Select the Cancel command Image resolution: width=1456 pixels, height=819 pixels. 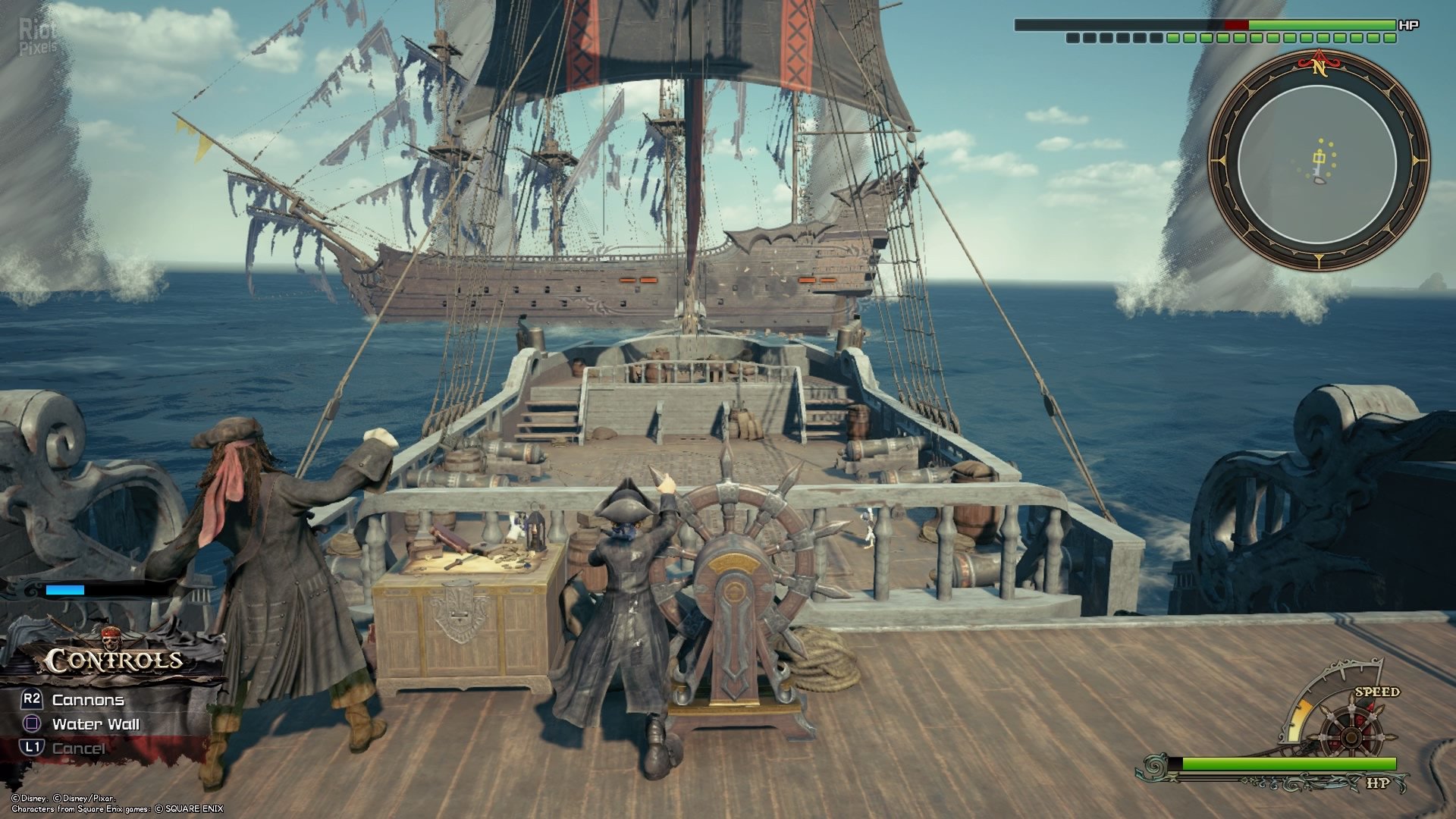78,748
